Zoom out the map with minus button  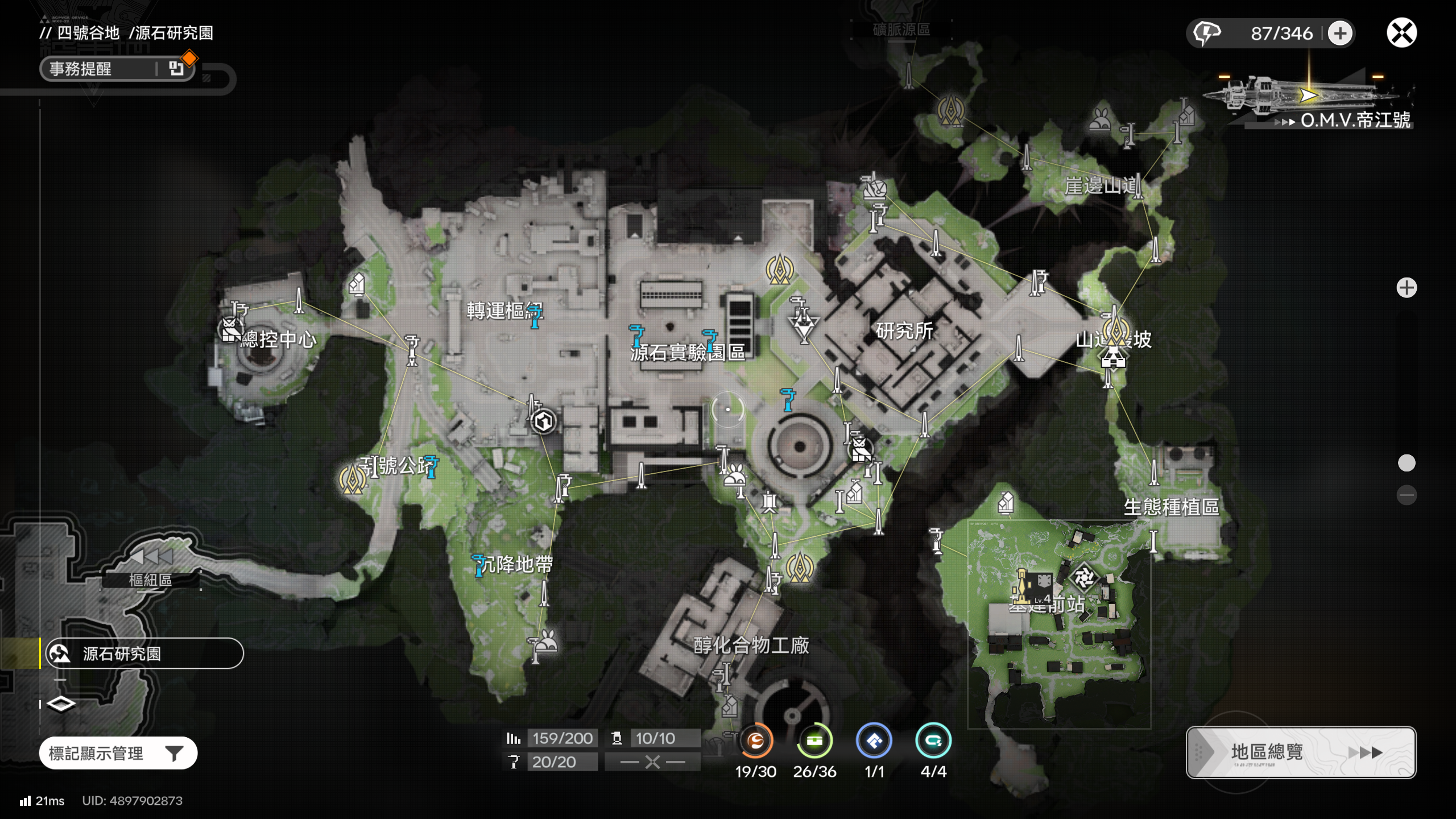[1407, 495]
